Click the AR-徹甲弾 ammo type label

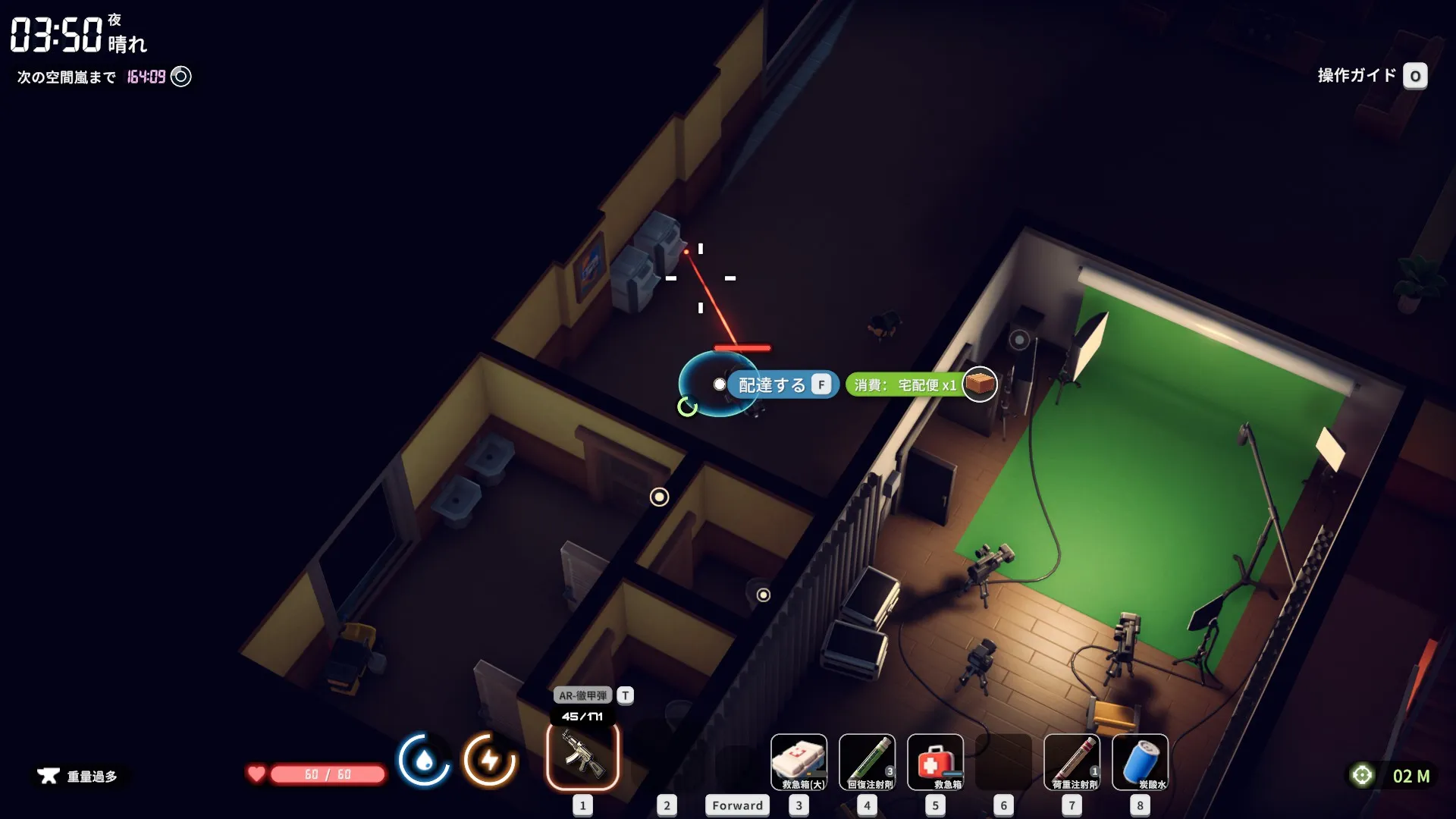[x=582, y=695]
